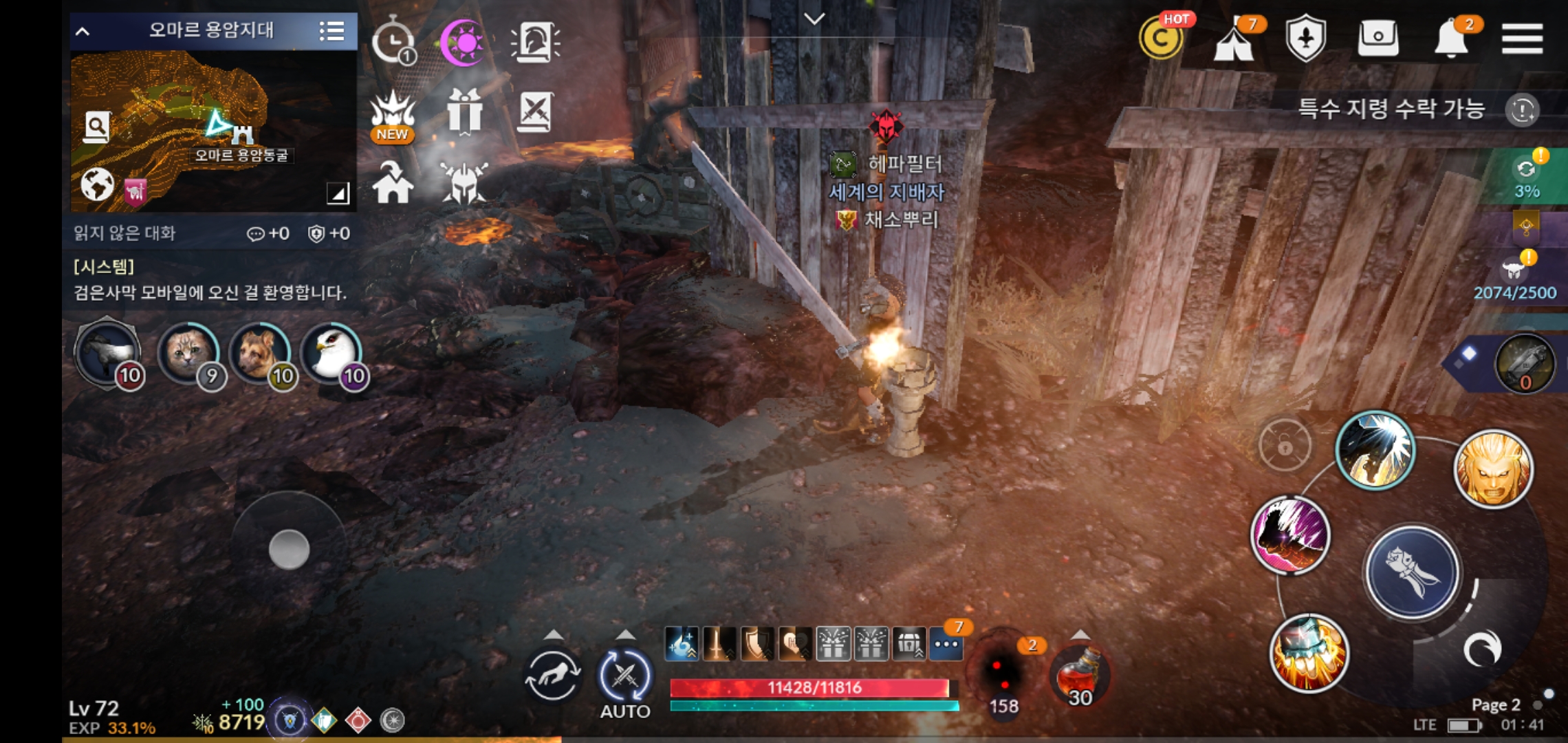The width and height of the screenshot is (1568, 743).
Task: Open the camp tent icon
Action: (x=1234, y=41)
